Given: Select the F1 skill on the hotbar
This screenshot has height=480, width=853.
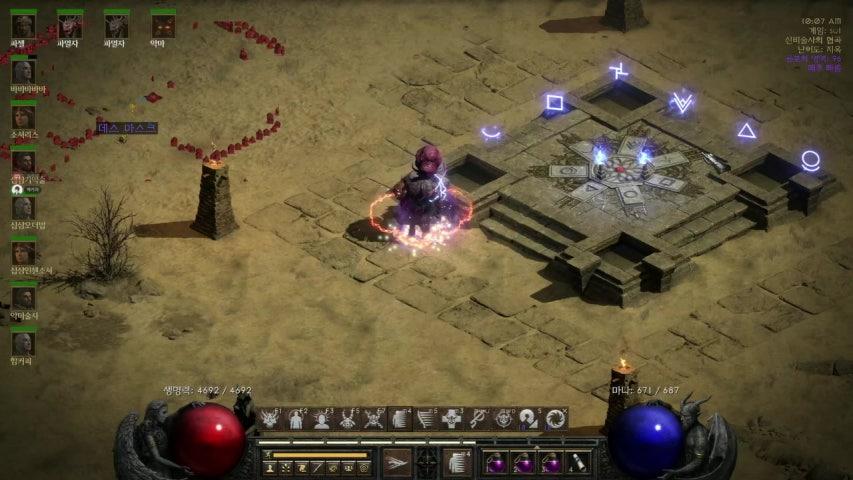Looking at the screenshot, I should 270,419.
